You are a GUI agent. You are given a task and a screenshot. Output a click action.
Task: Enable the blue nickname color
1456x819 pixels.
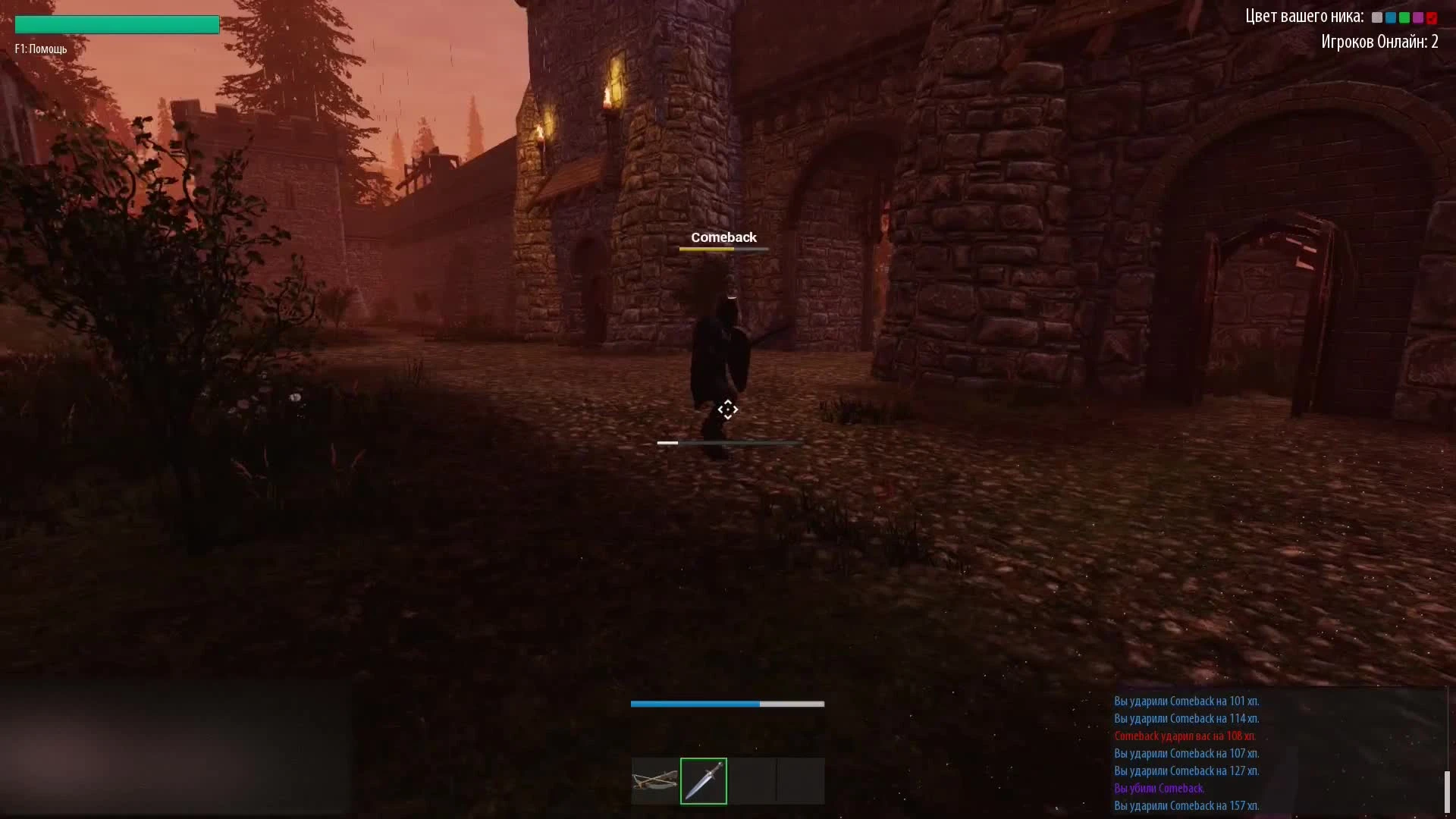pyautogui.click(x=1391, y=17)
